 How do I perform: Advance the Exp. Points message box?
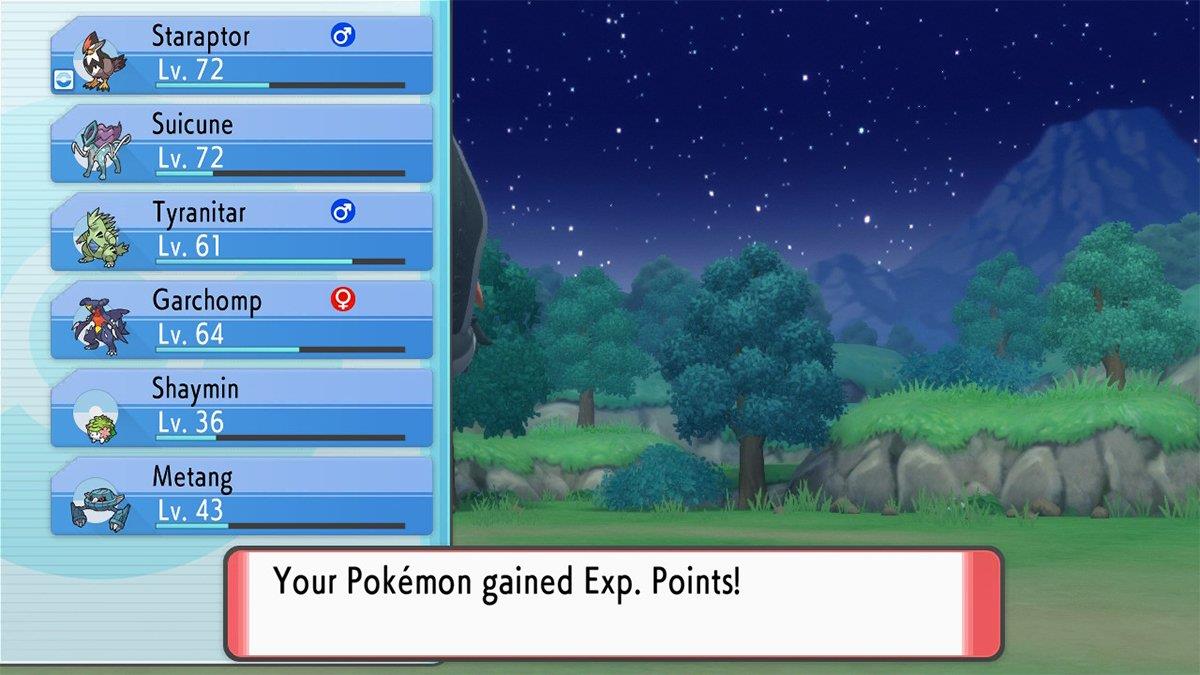pyautogui.click(x=613, y=603)
